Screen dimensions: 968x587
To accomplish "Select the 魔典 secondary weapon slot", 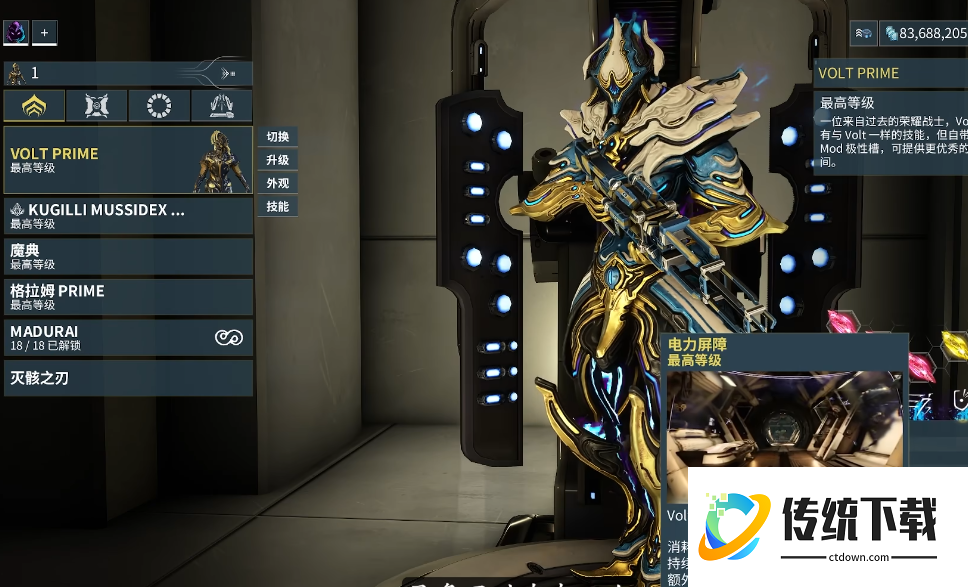I will click(x=128, y=256).
